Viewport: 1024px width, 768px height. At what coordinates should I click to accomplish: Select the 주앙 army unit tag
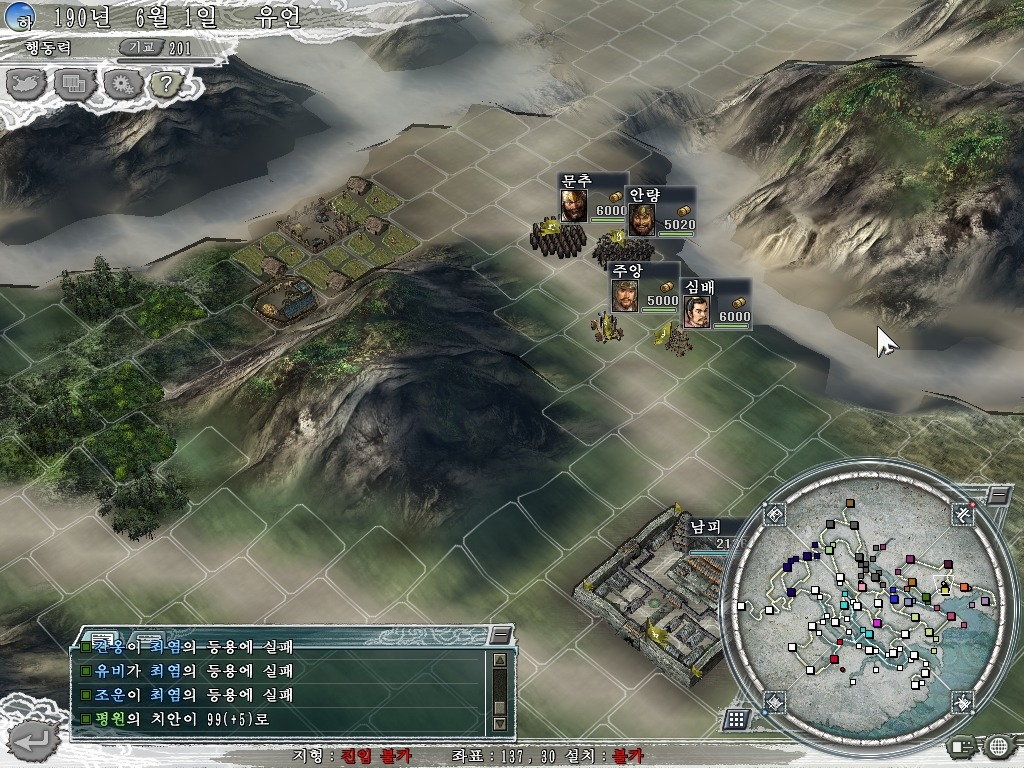click(643, 286)
